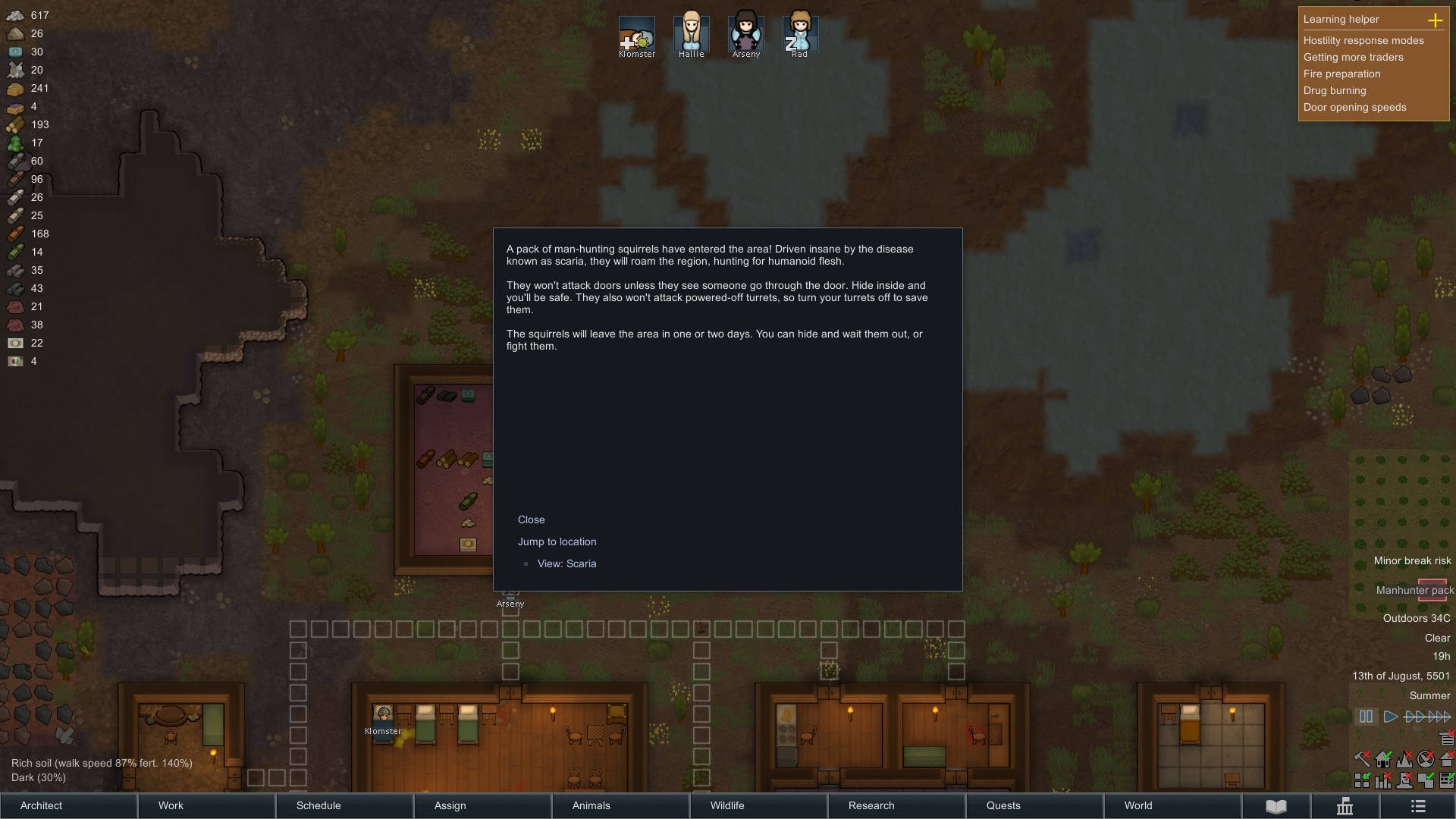Choose Jump to location option

[x=557, y=541]
